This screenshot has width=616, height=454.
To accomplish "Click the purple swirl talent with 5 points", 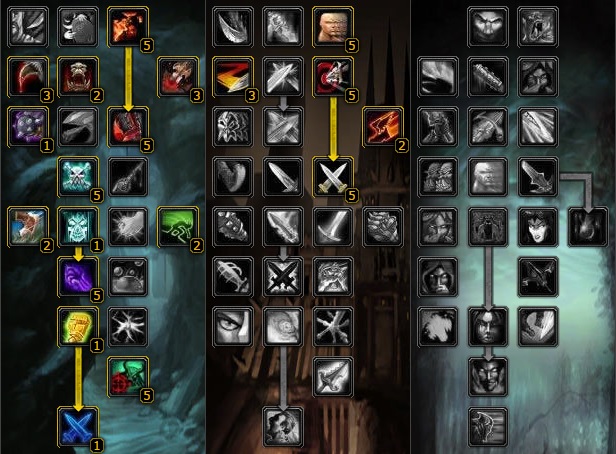I will (78, 275).
